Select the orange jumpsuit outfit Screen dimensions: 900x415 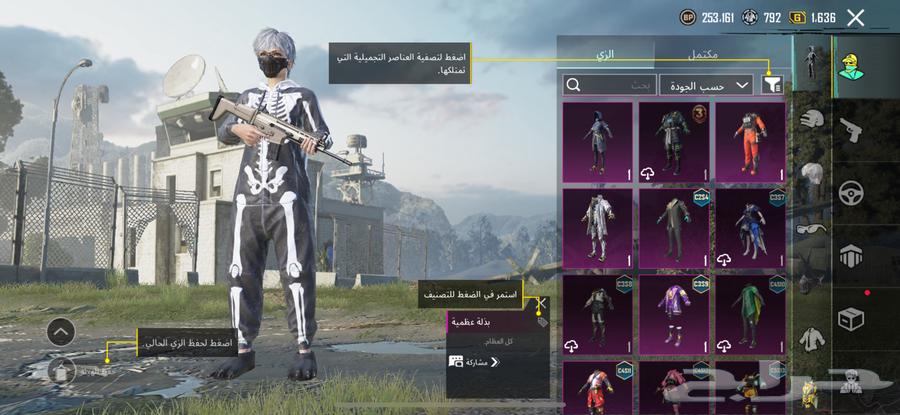[x=755, y=142]
